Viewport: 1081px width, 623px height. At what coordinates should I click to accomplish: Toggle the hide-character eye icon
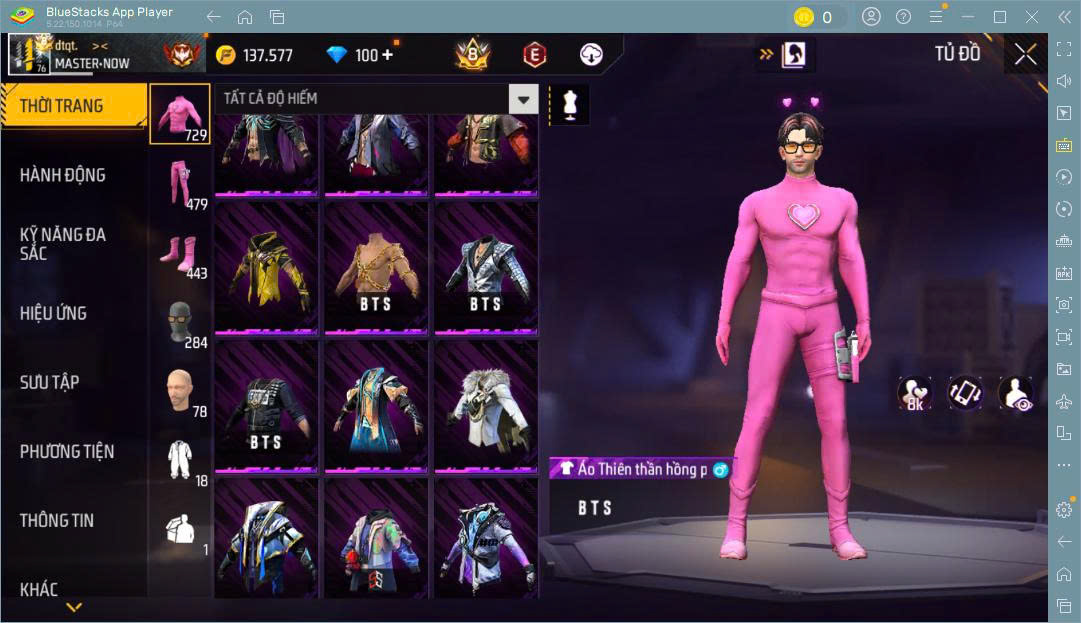1016,393
